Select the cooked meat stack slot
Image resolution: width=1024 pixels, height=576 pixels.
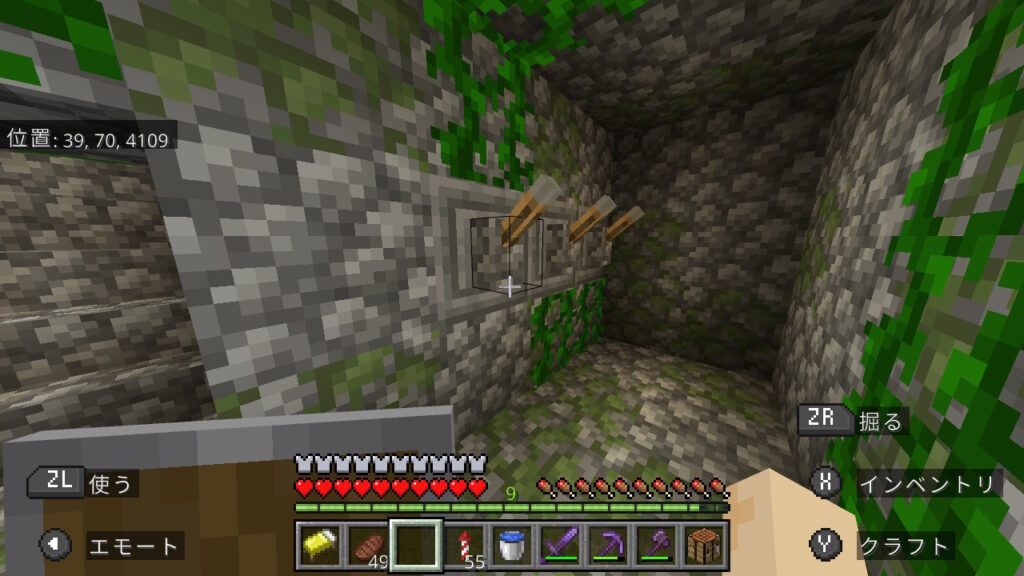(367, 545)
